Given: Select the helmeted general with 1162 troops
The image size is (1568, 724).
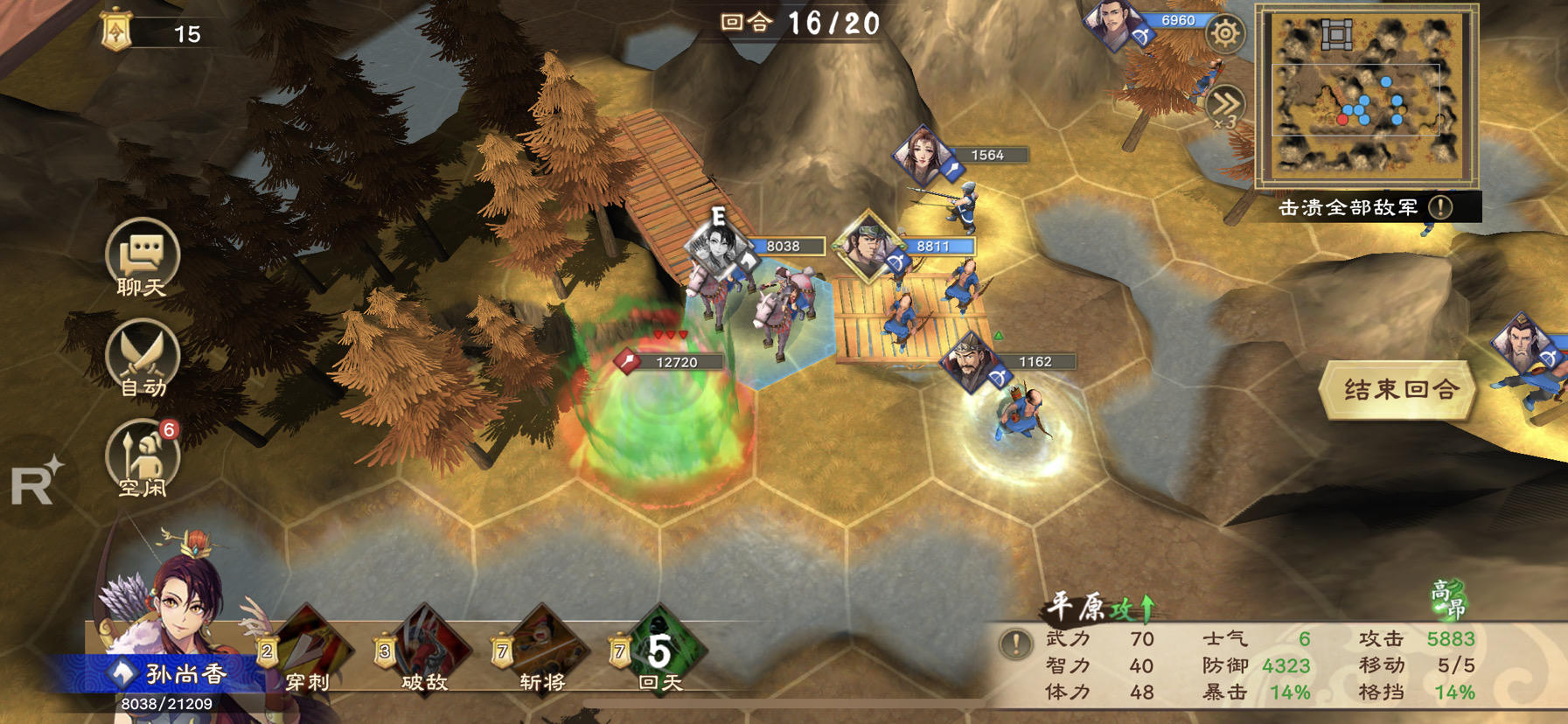Looking at the screenshot, I should 970,360.
